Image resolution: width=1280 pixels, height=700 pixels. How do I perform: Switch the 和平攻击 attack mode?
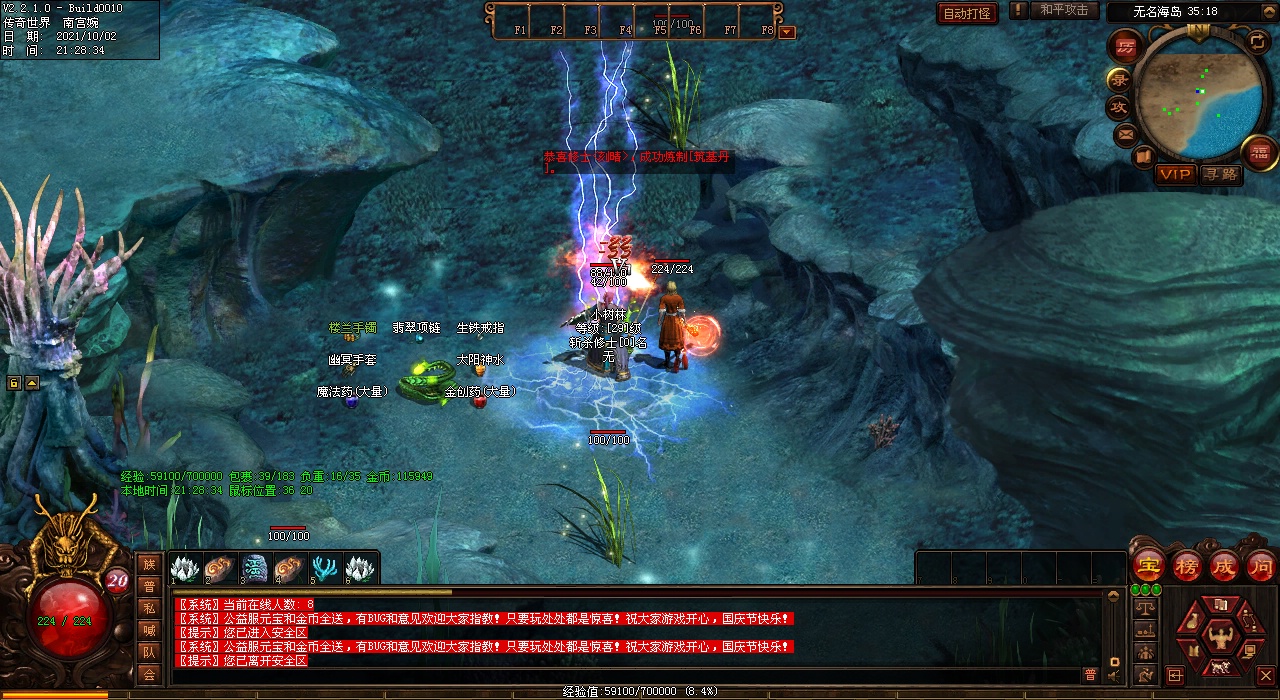click(x=1064, y=11)
